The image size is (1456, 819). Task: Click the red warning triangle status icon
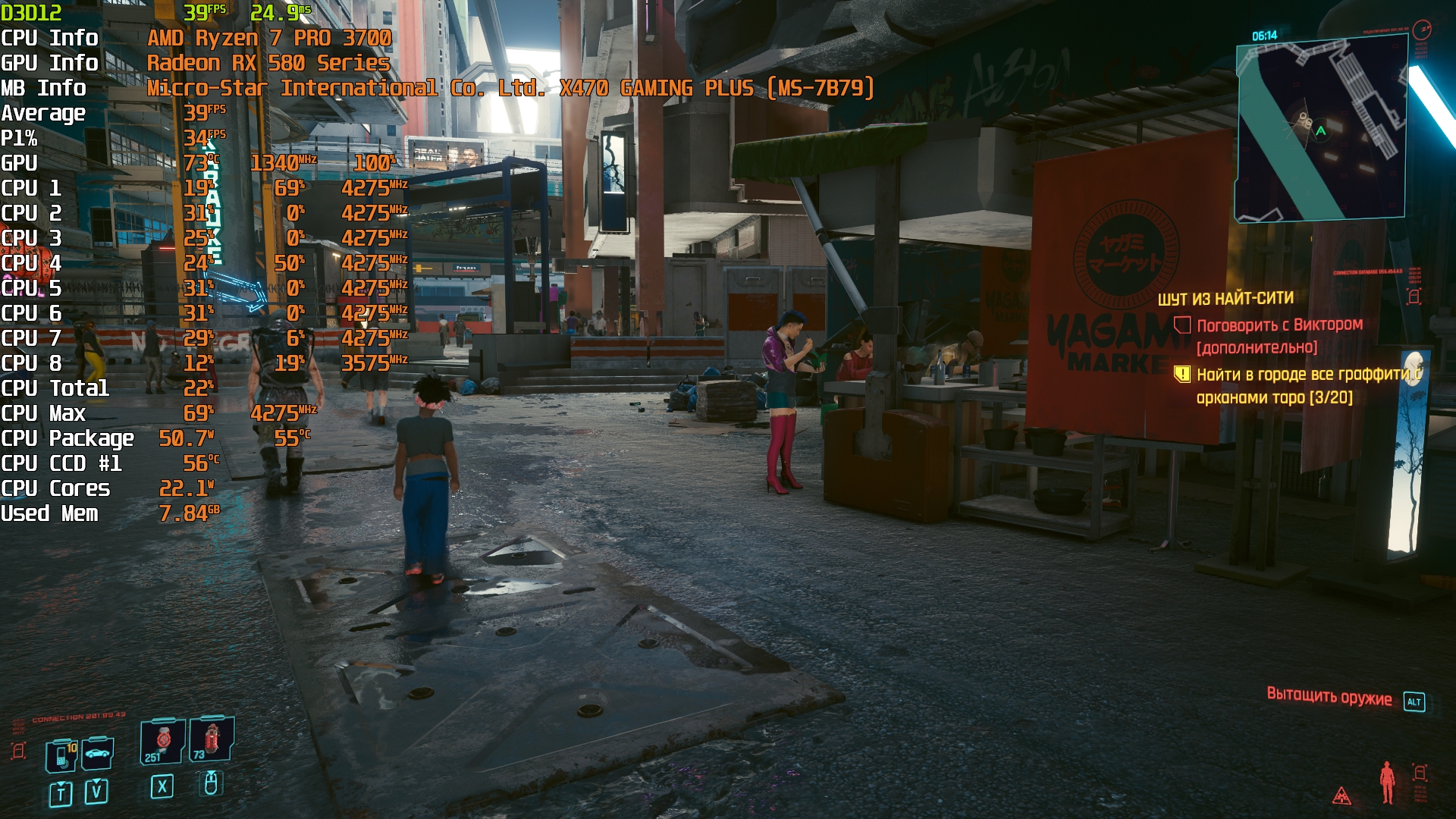tap(1341, 795)
